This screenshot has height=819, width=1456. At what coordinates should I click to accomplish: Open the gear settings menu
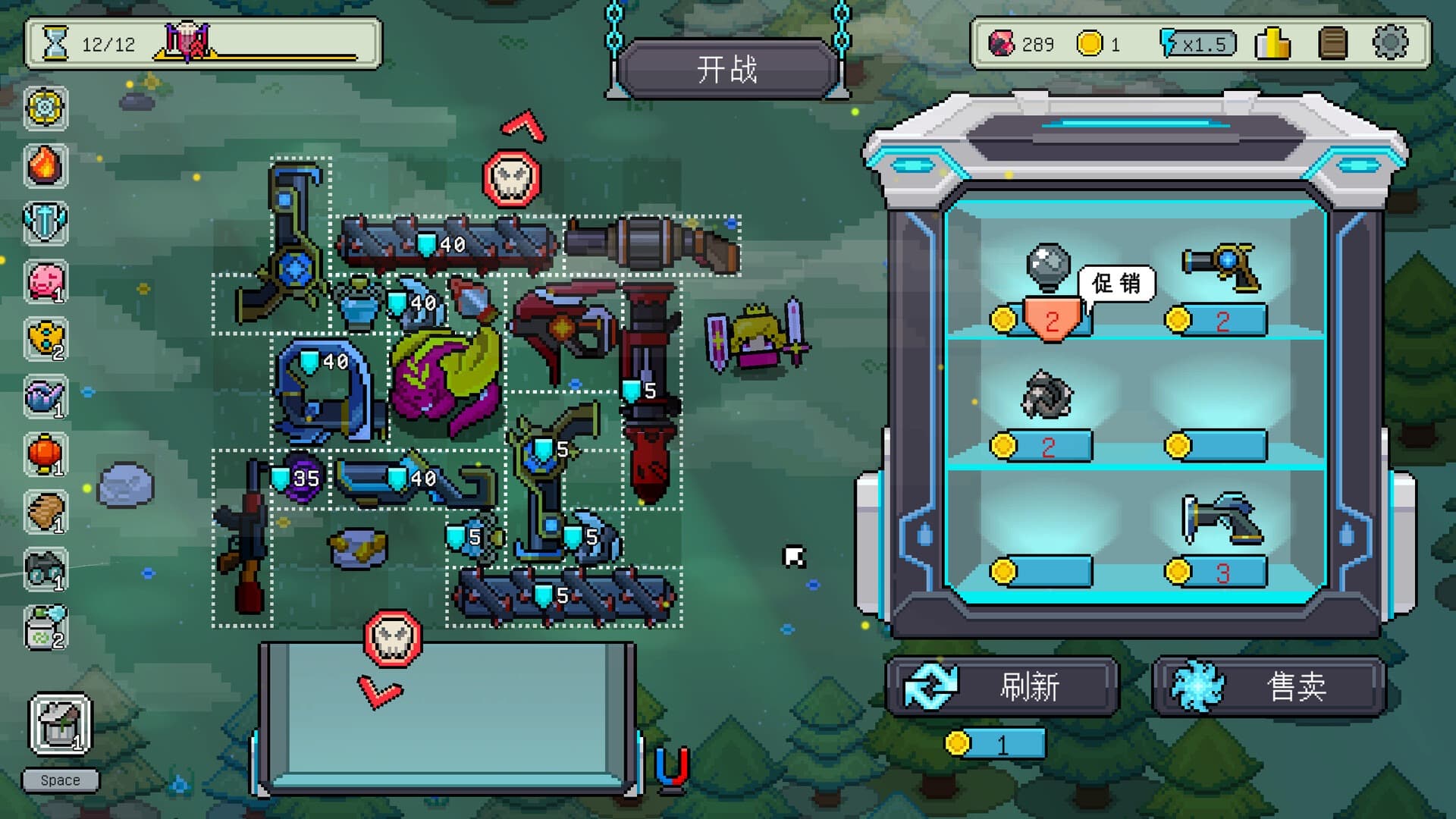tap(1390, 43)
